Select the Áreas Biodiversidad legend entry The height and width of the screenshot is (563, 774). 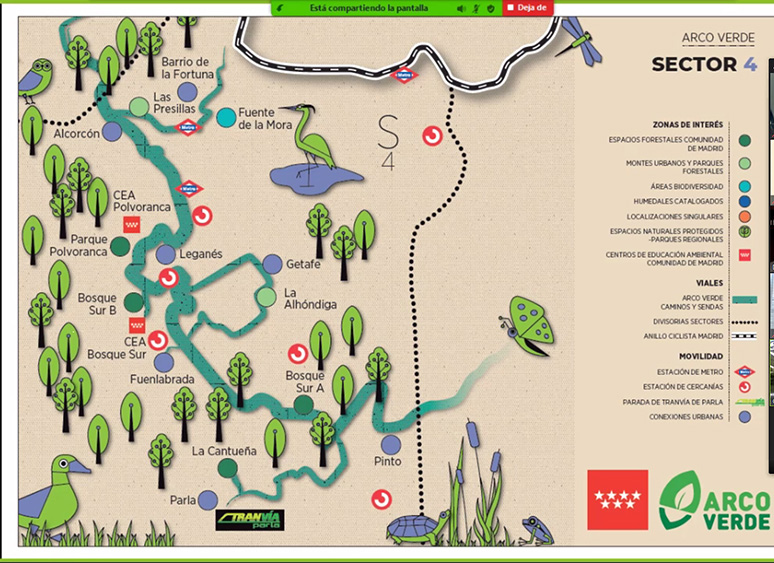745,185
